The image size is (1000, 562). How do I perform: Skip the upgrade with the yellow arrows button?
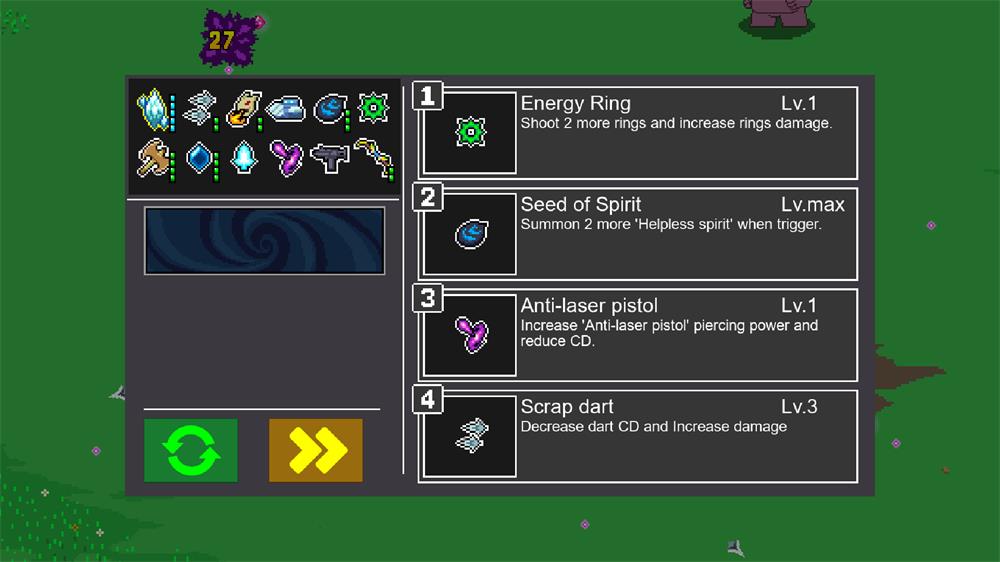(315, 450)
